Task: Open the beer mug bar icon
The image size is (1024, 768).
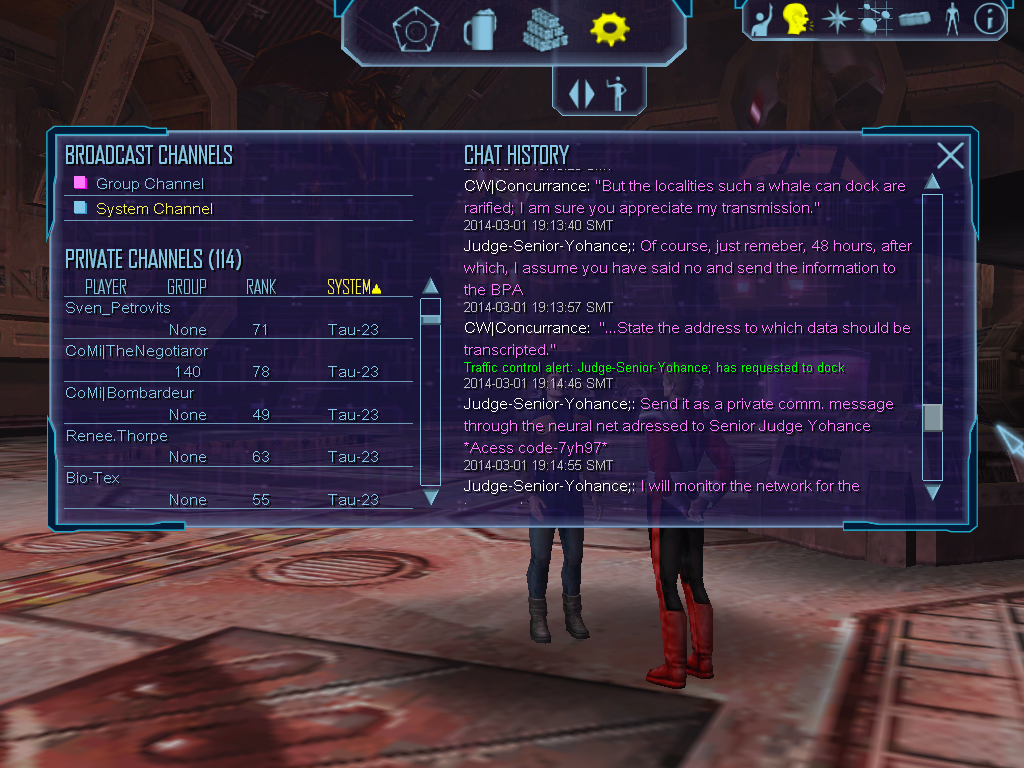Action: pos(480,30)
